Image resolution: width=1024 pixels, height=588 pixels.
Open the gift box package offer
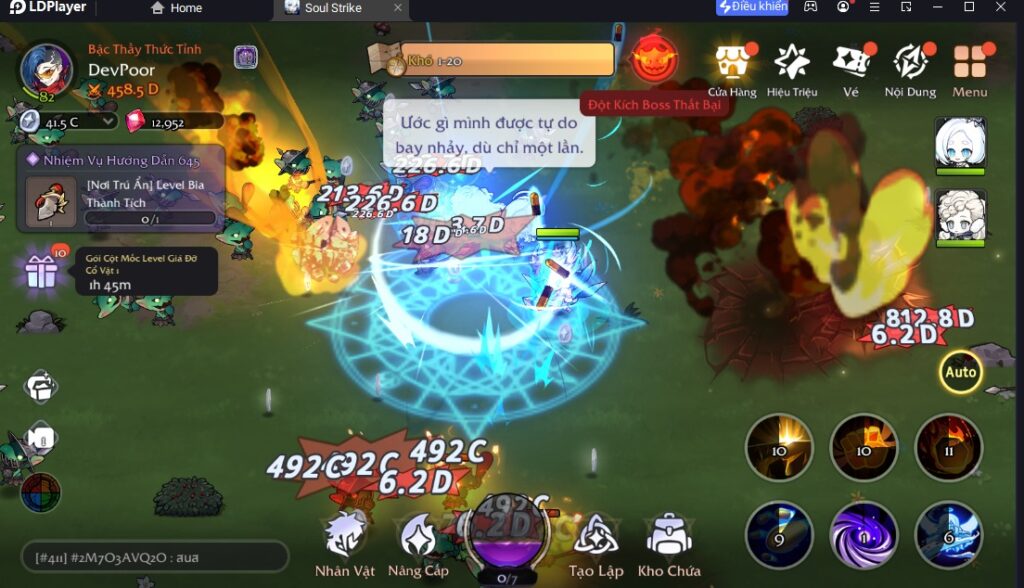tap(42, 271)
